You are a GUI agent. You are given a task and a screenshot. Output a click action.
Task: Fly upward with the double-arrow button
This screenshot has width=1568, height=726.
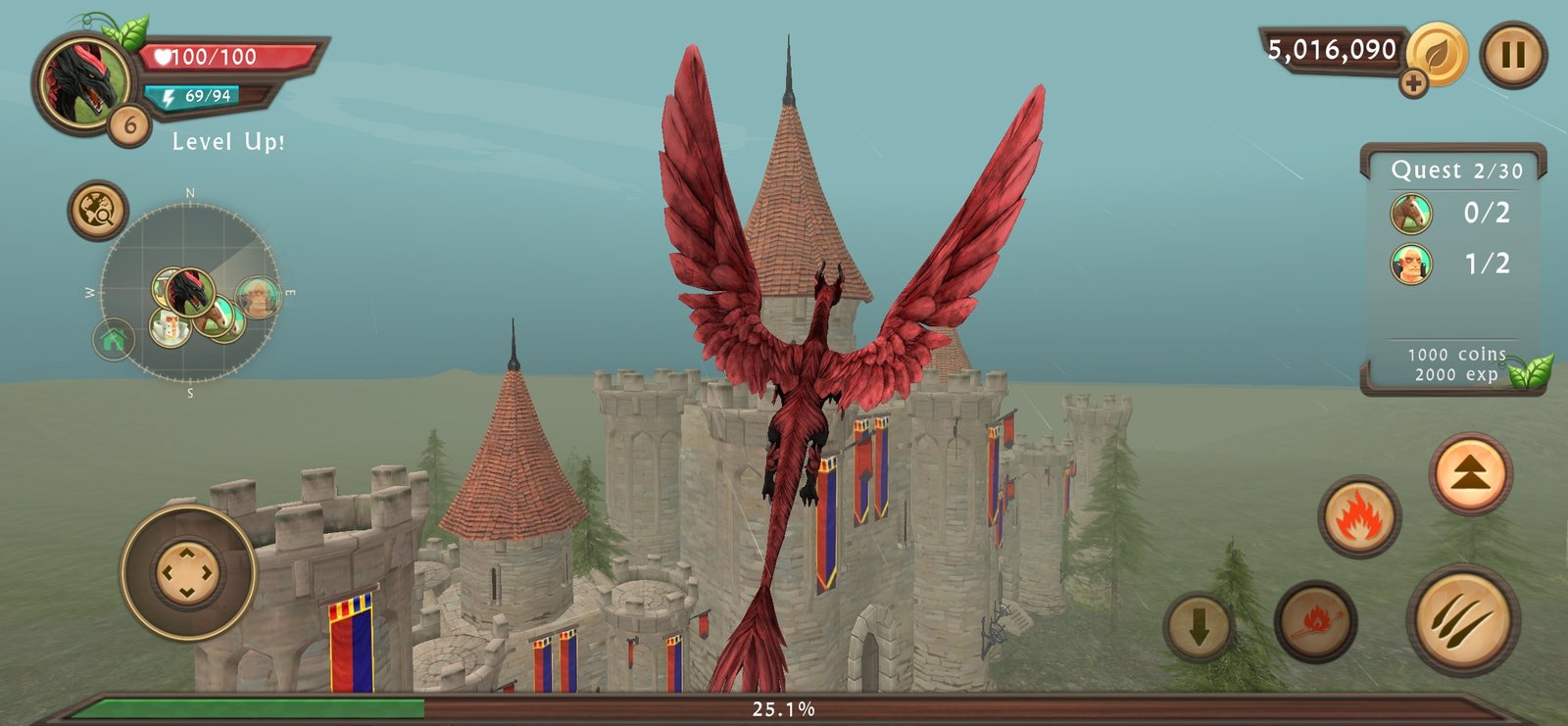tap(1470, 474)
